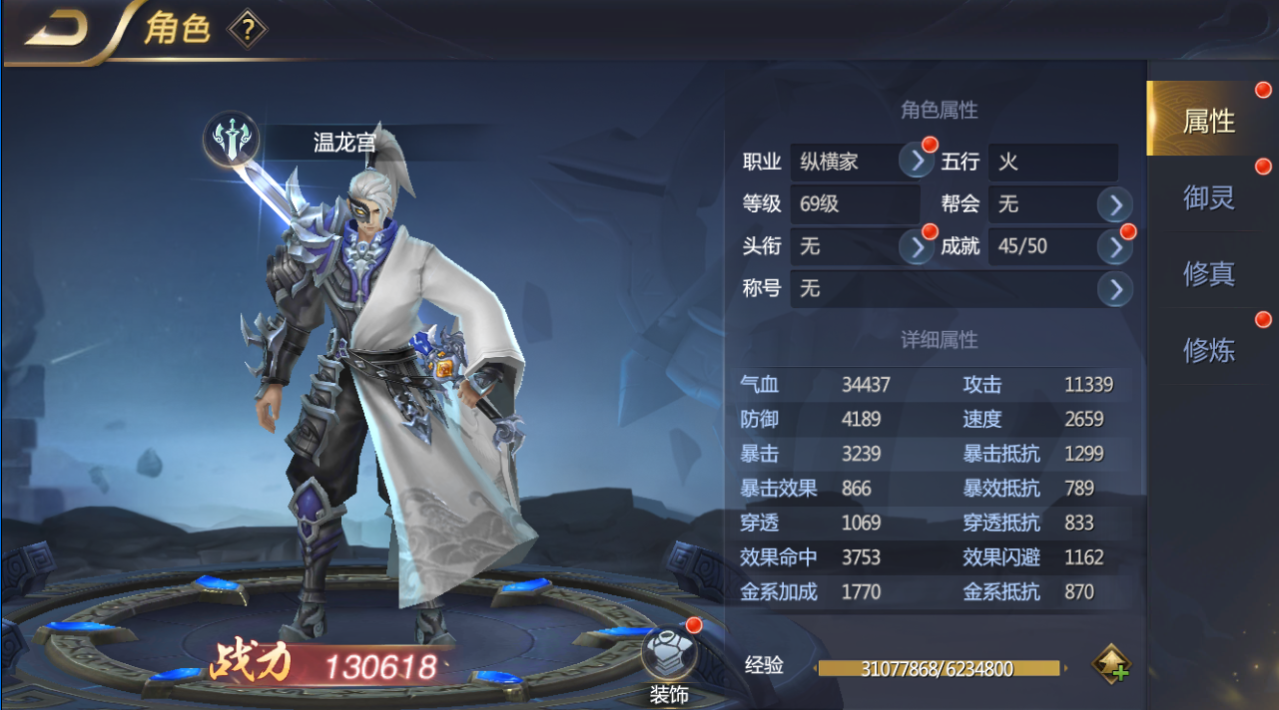Click the 帮会 arrow button
Viewport: 1279px width, 710px height.
[x=1114, y=205]
